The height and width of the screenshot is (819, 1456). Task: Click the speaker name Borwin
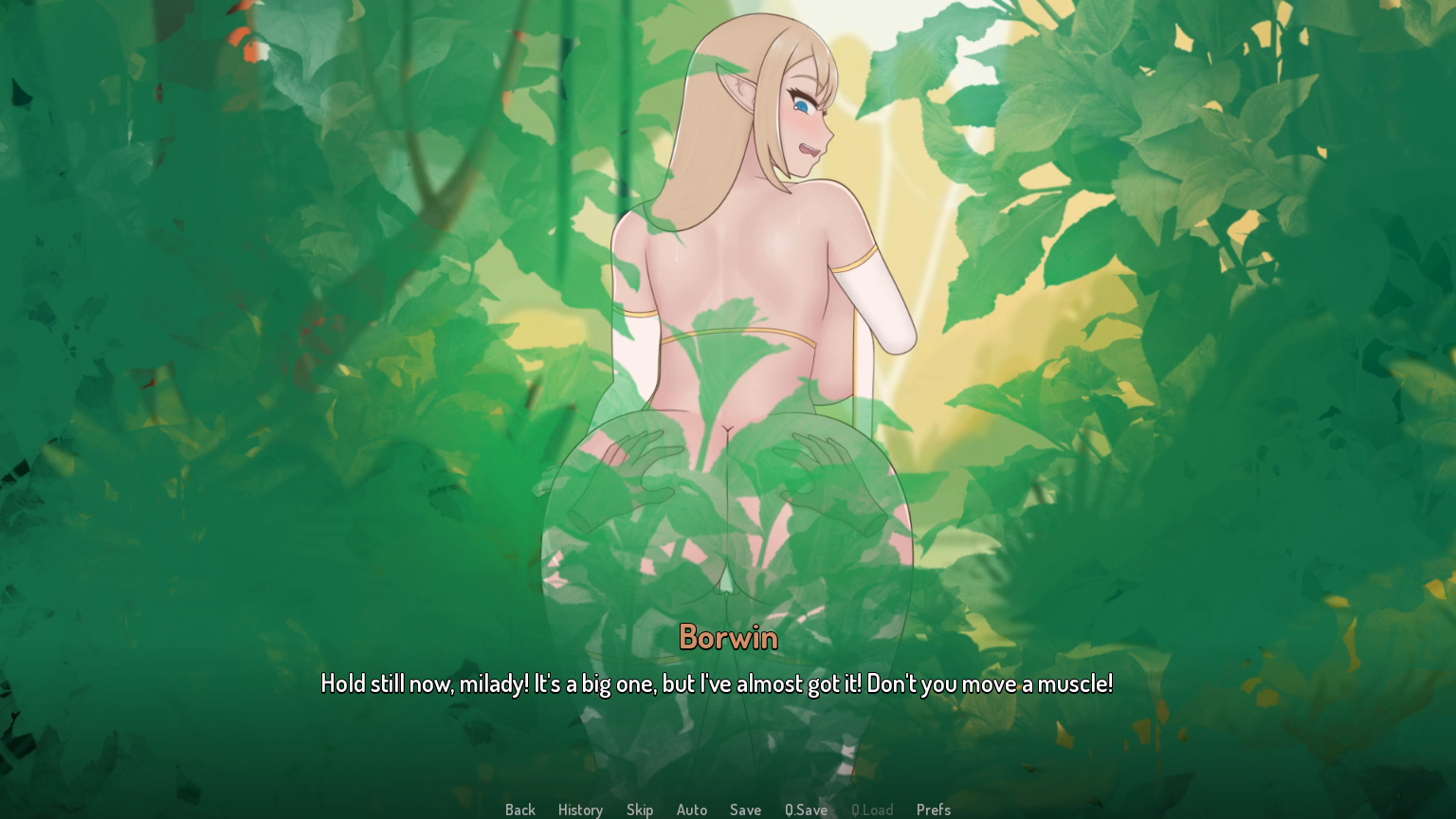coord(728,638)
